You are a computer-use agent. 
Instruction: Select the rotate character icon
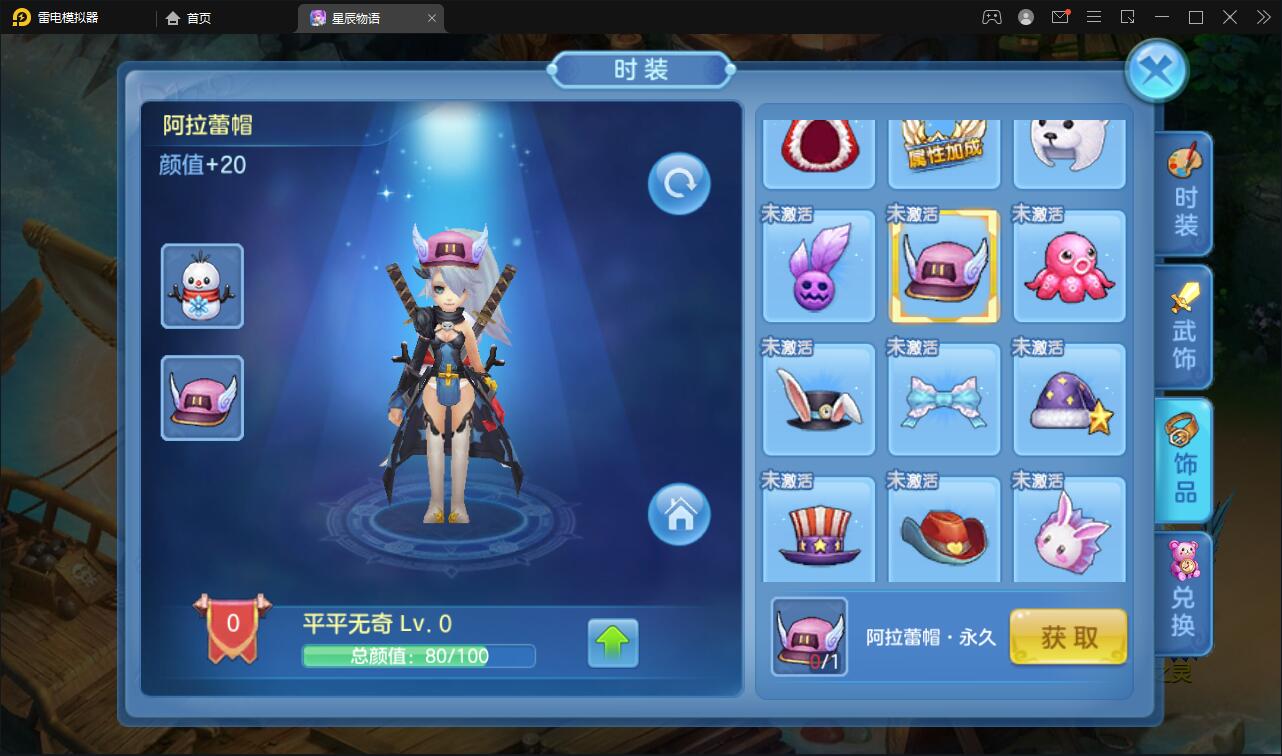pos(678,182)
